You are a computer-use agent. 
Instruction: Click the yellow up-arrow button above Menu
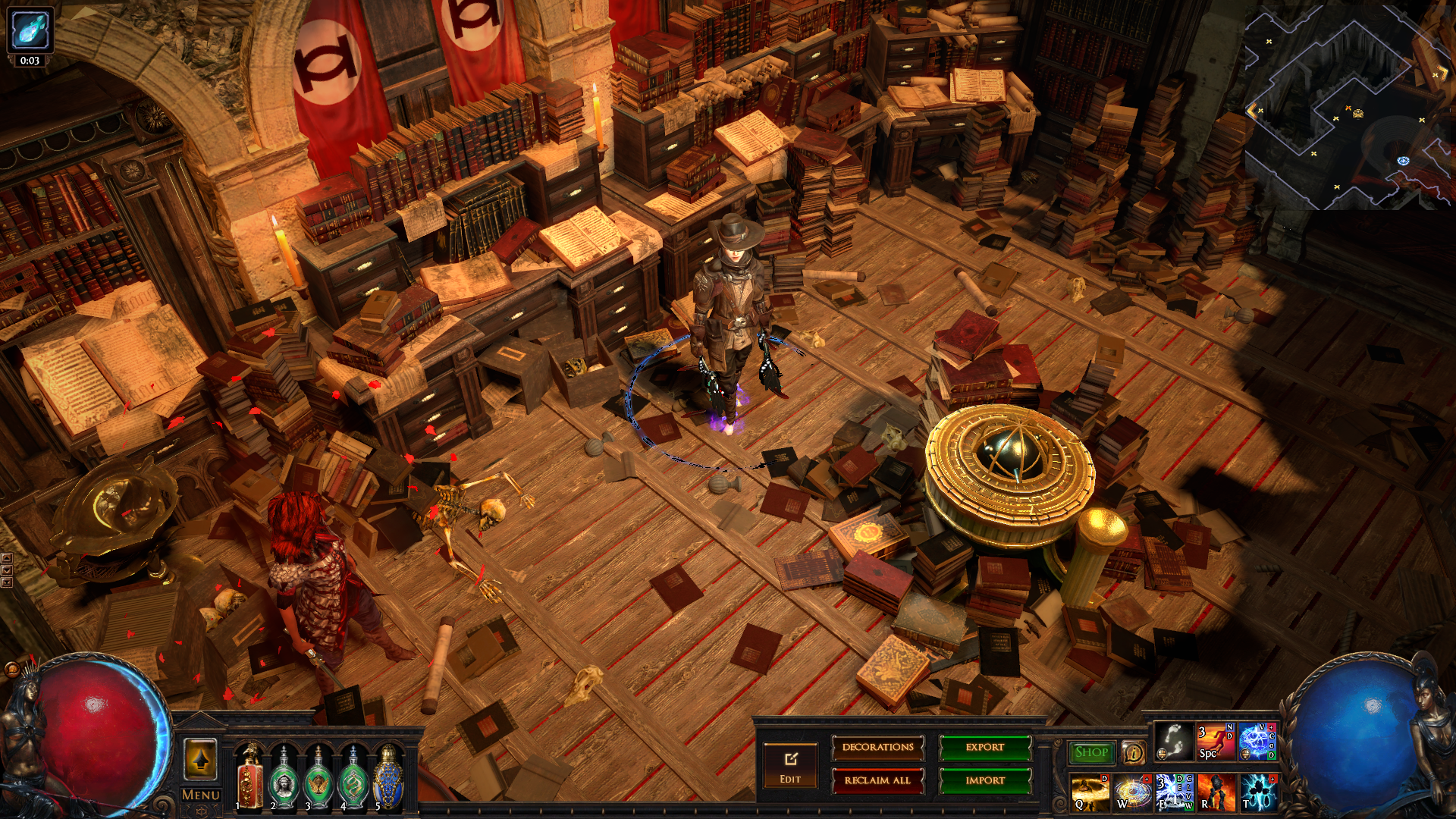[x=201, y=759]
